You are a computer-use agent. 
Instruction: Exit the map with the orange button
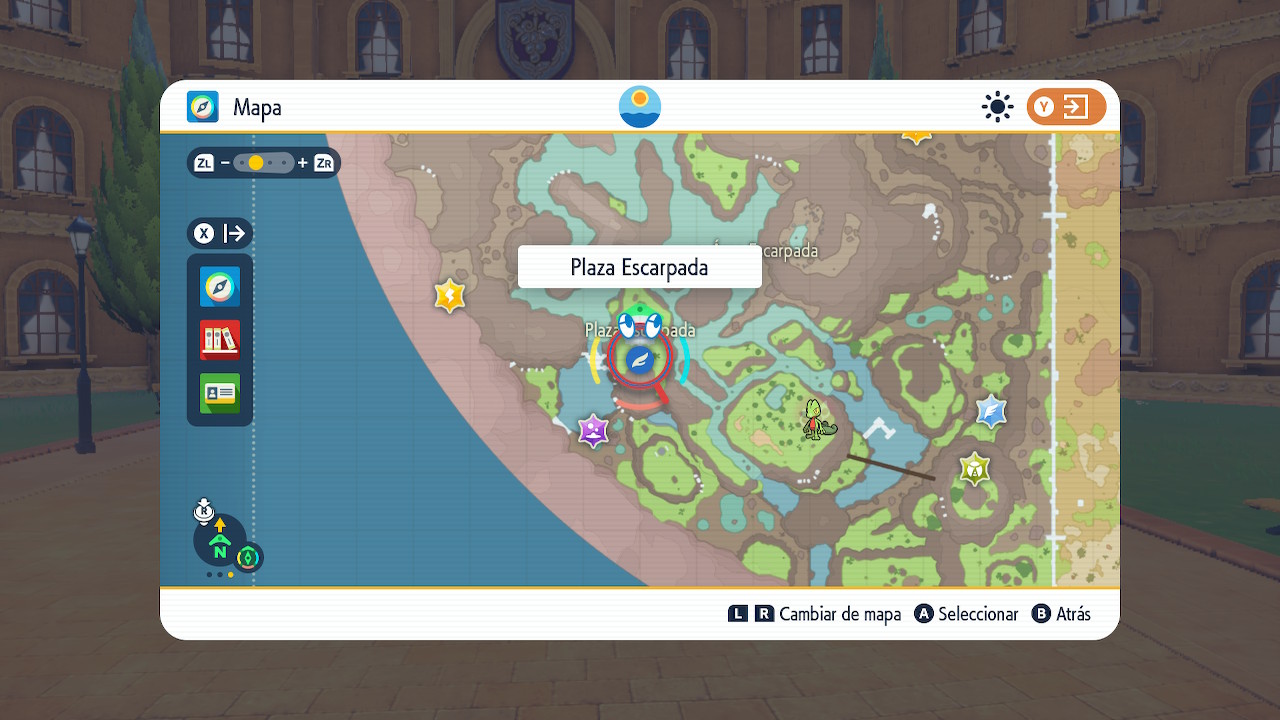coord(1066,107)
